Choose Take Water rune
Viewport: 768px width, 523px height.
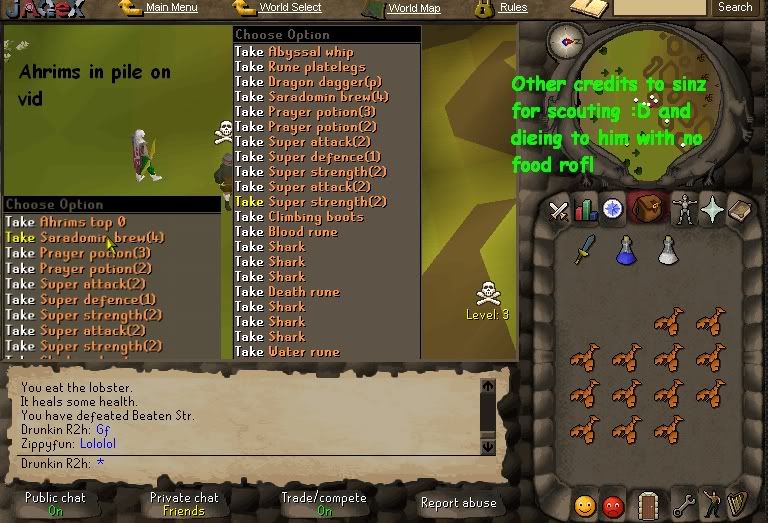(x=287, y=352)
